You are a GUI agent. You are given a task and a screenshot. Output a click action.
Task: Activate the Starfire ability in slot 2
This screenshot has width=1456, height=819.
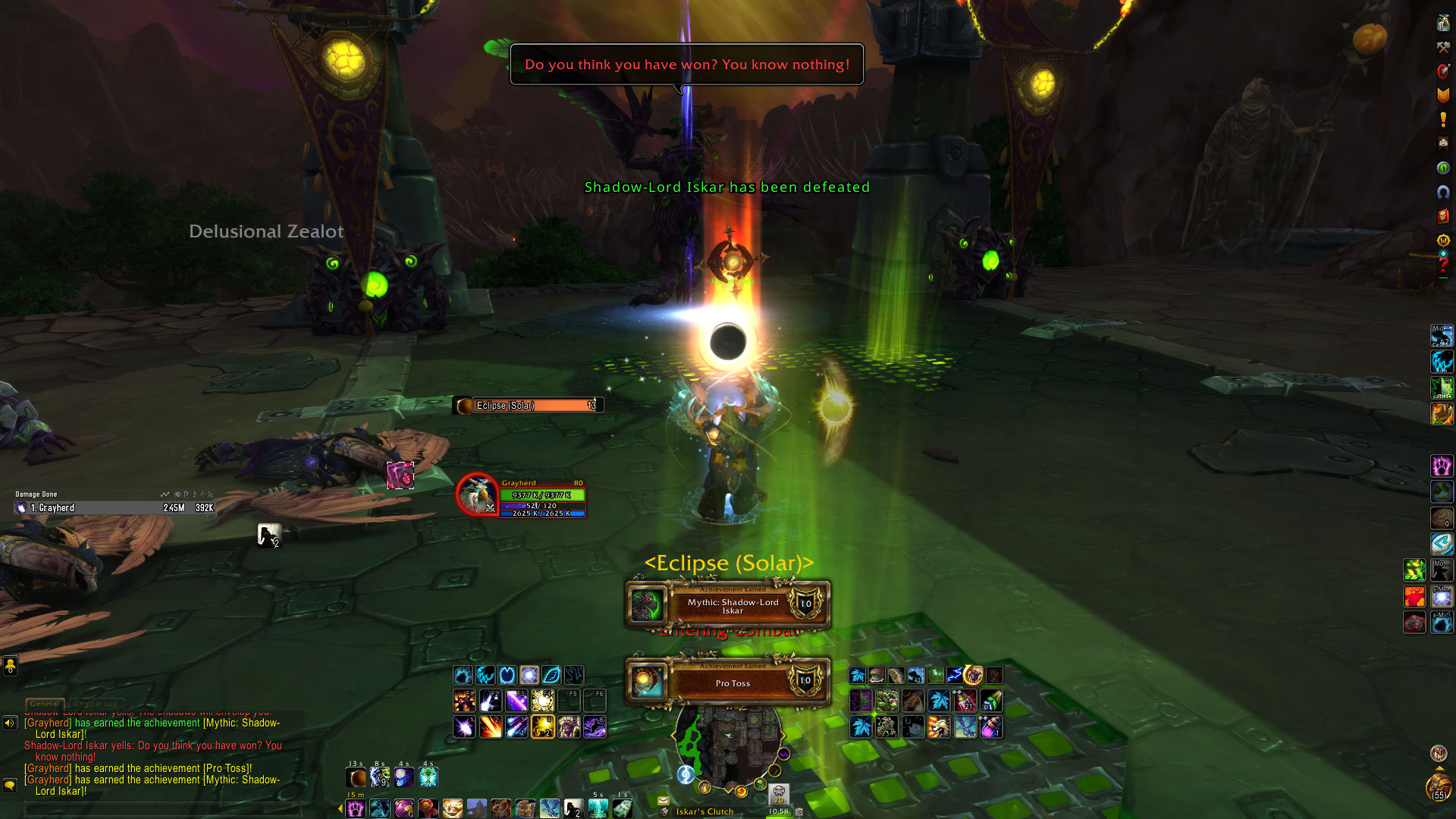[491, 726]
